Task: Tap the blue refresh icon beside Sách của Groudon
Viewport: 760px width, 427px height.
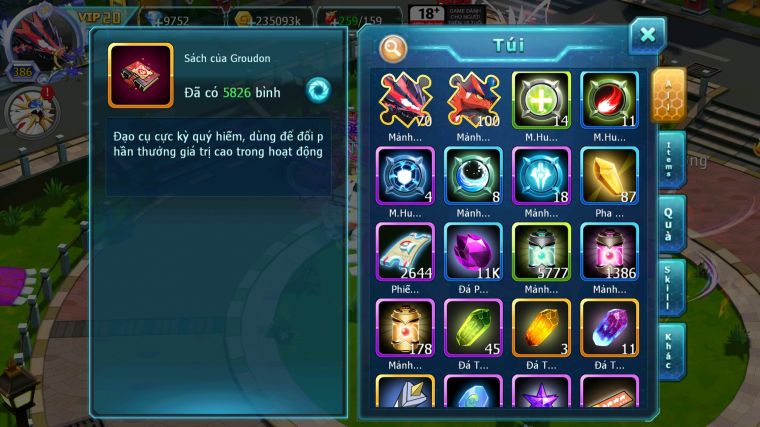Action: [318, 89]
